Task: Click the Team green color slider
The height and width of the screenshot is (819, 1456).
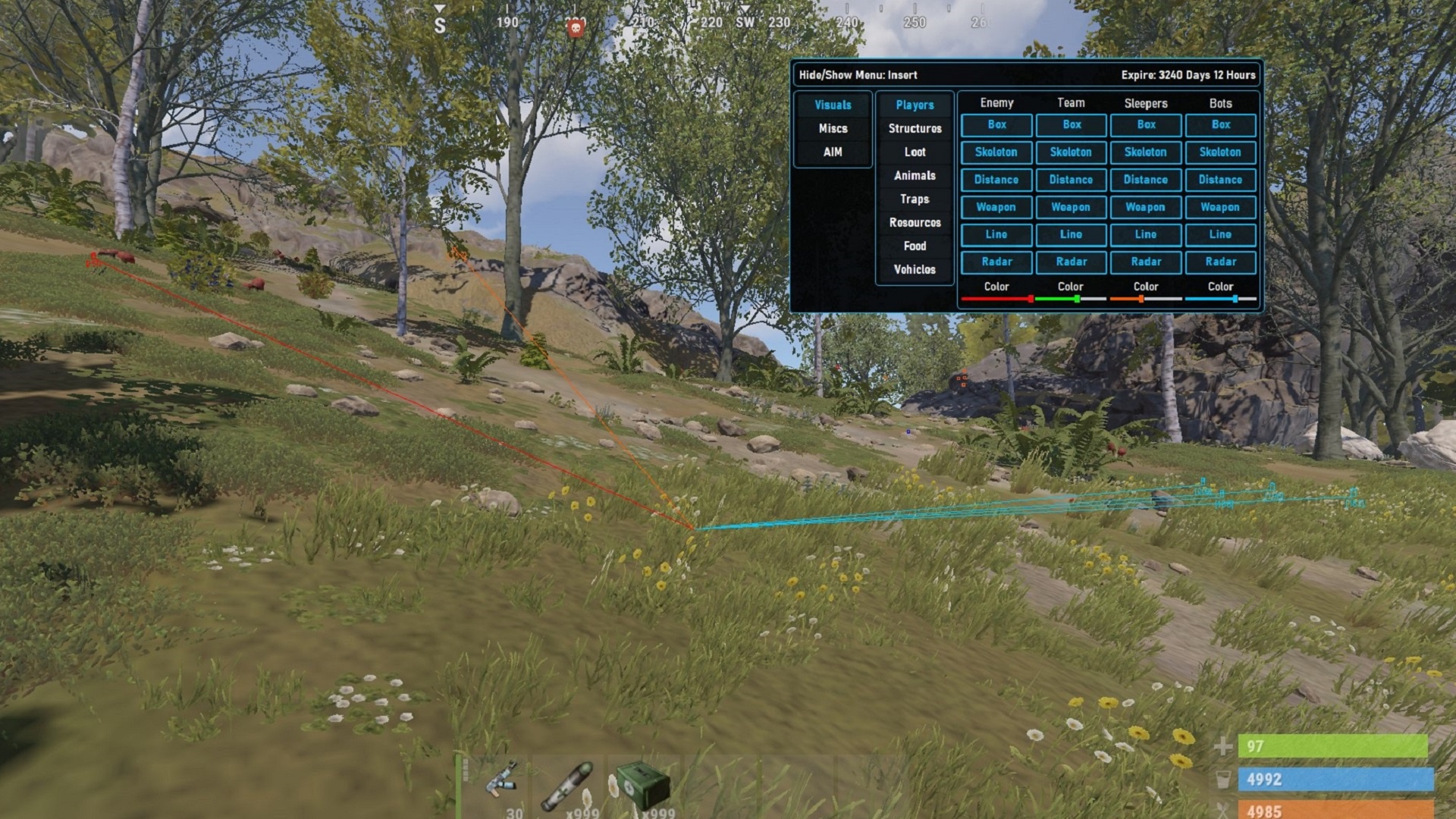Action: tap(1070, 300)
